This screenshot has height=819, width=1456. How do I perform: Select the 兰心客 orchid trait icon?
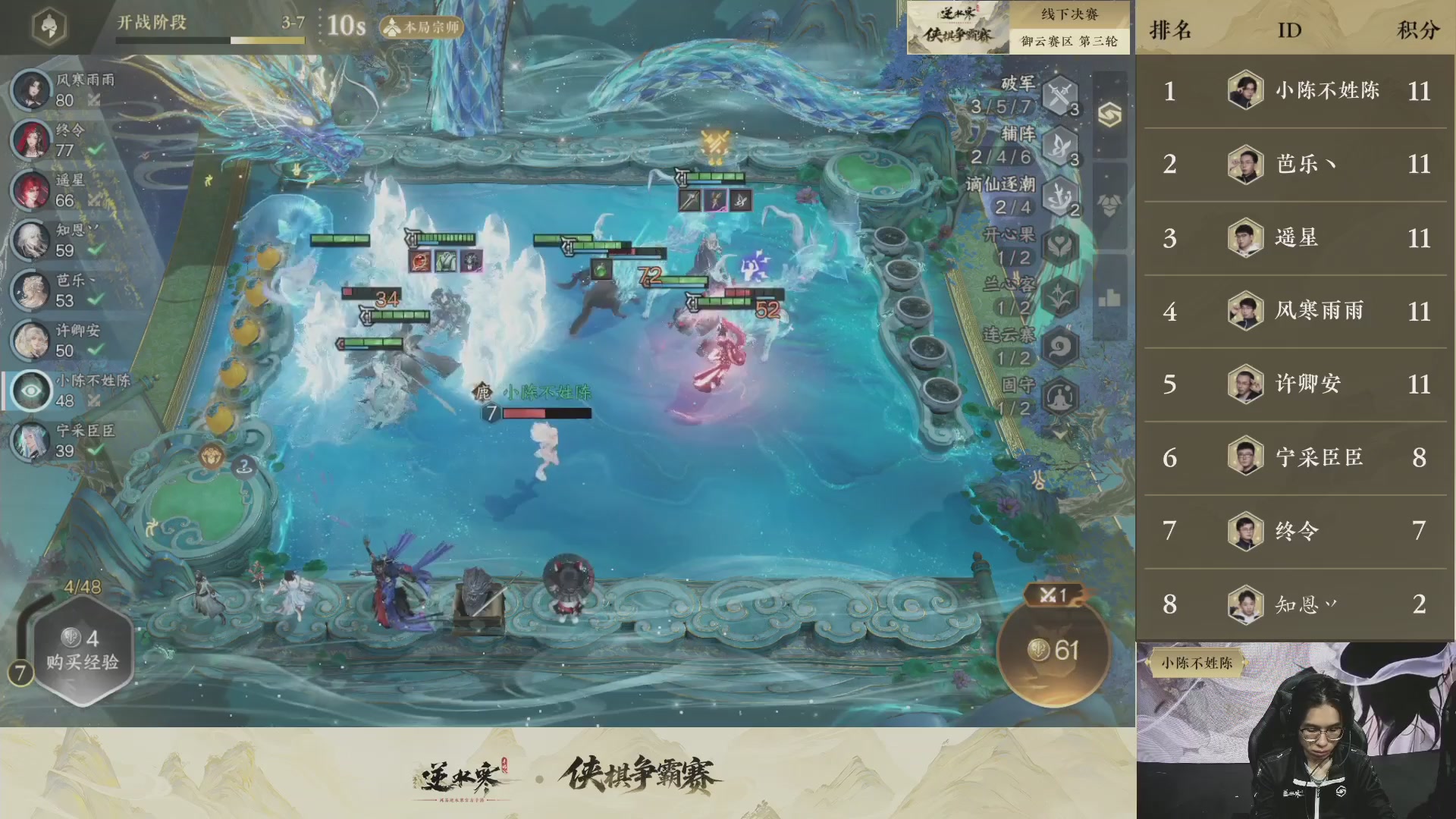[x=1059, y=293]
